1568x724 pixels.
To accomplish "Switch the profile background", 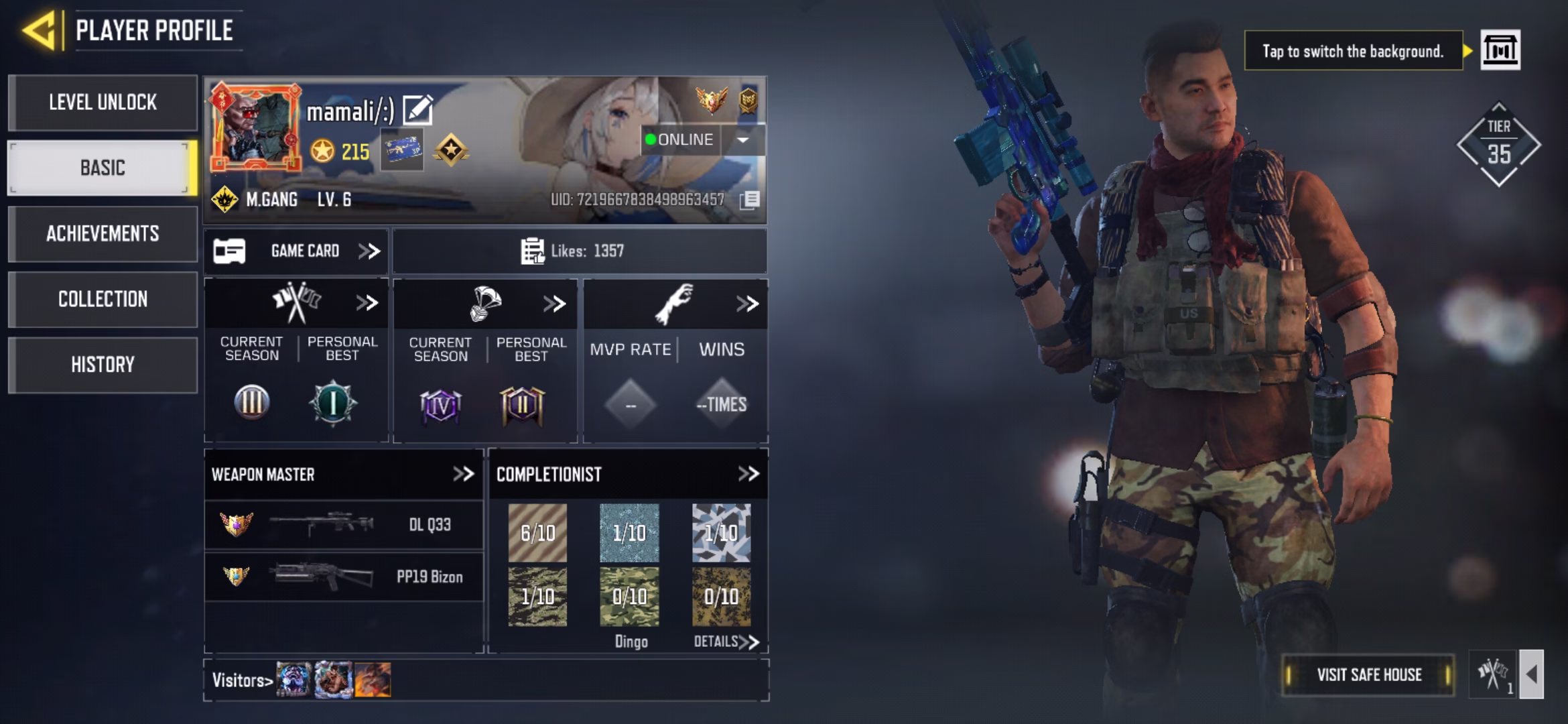I will 1500,50.
